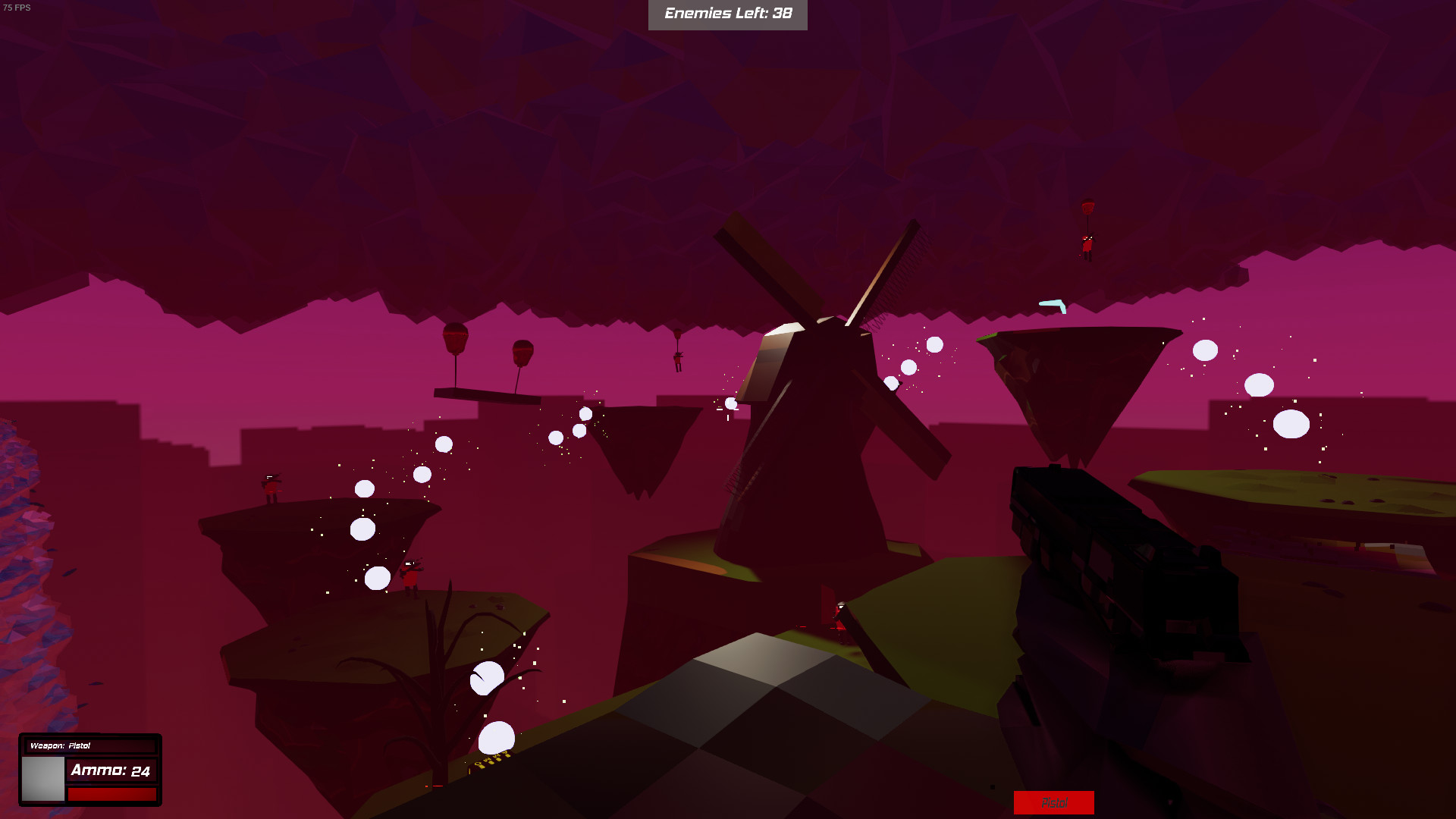The height and width of the screenshot is (819, 1456).
Task: Click the Weapon: Pistol title bar
Action: pos(91,745)
